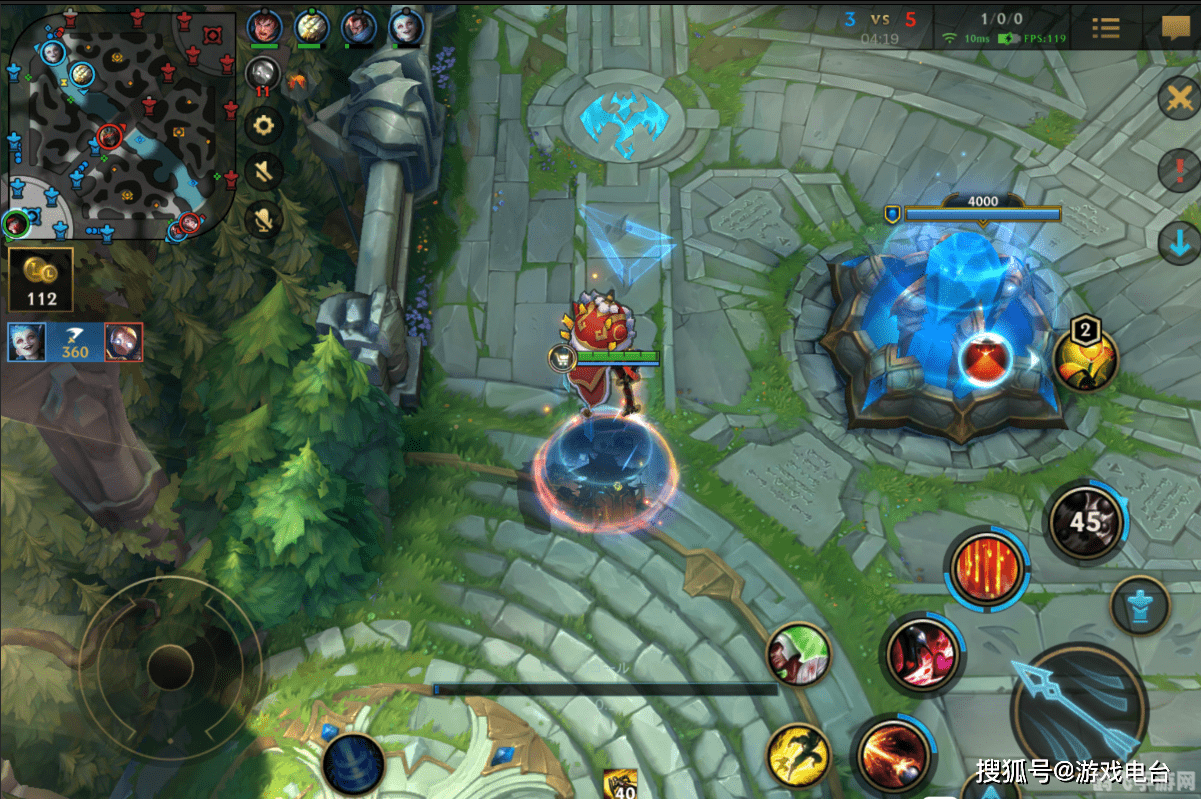Open the shop via the 112 gold button
The width and height of the screenshot is (1201, 799).
(x=41, y=280)
